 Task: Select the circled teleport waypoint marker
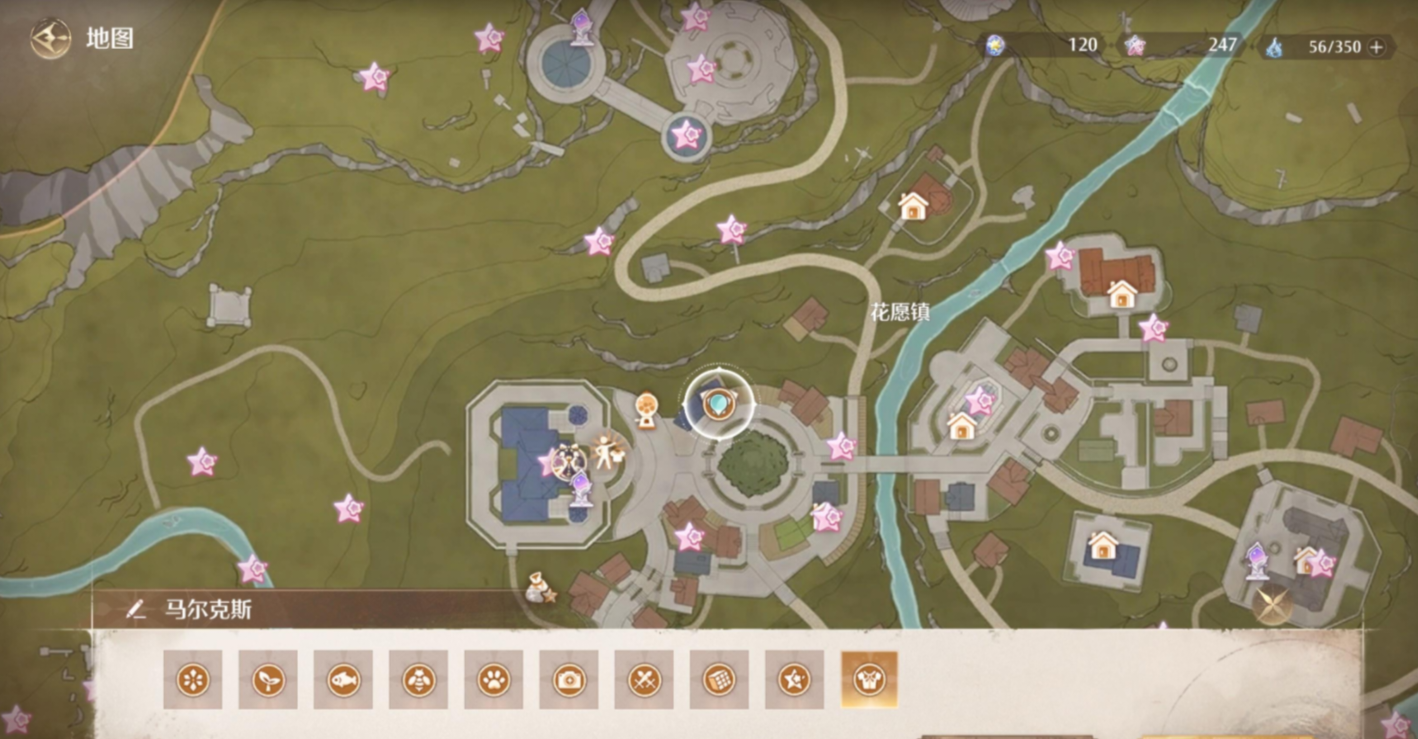[x=717, y=404]
